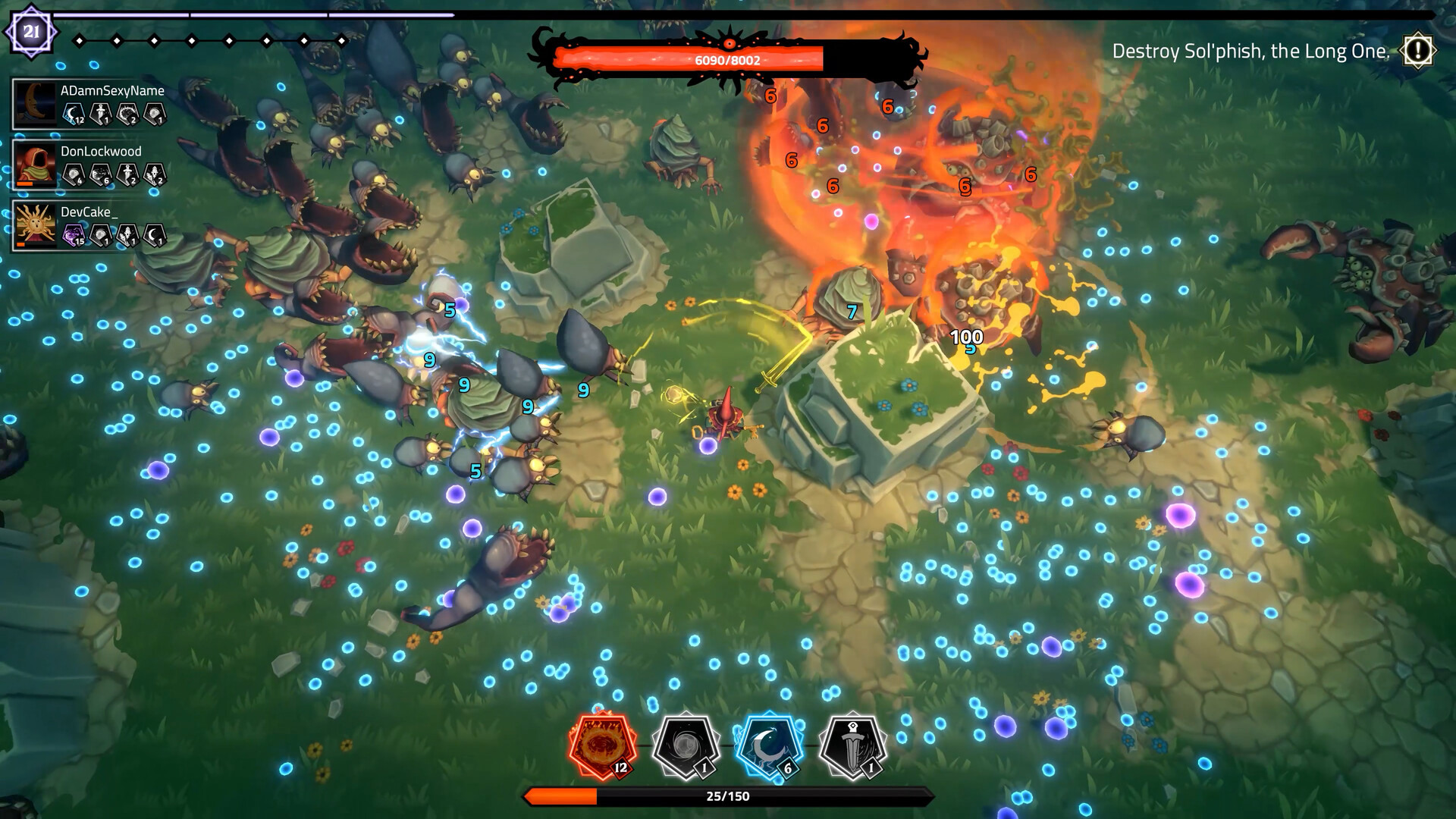Image resolution: width=1456 pixels, height=819 pixels.
Task: Click ADamnSexyName's moon portrait
Action: pyautogui.click(x=36, y=102)
